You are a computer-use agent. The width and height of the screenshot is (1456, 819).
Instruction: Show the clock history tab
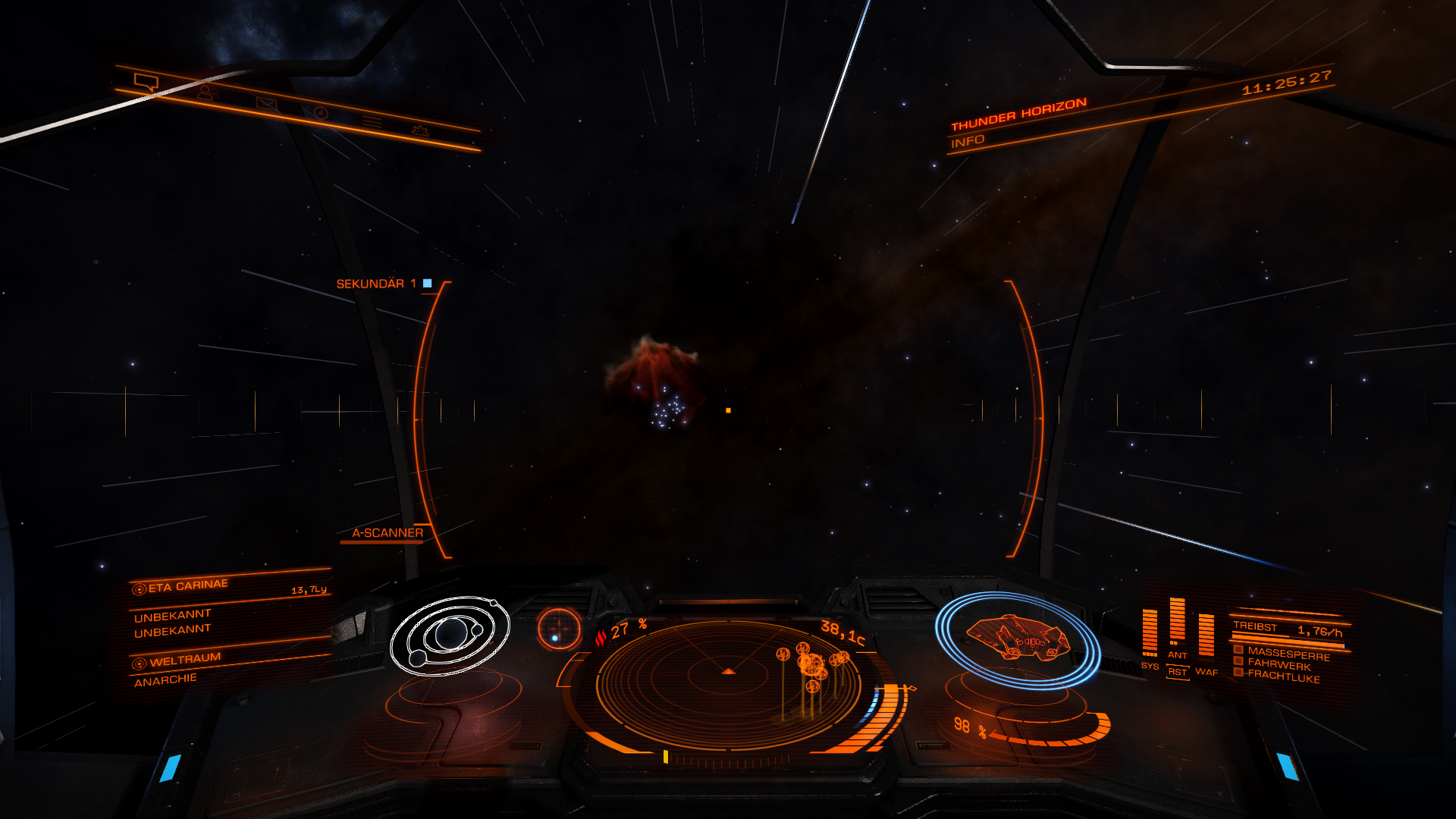tap(321, 113)
